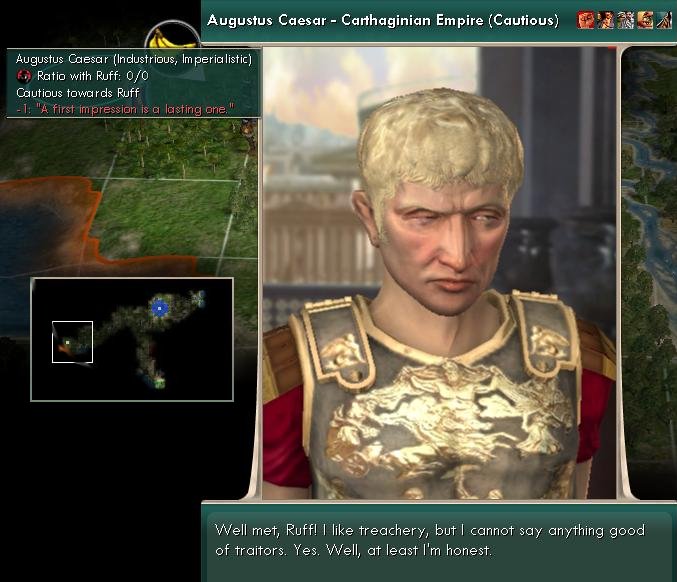
Task: Select the red fist civic icon
Action: pyautogui.click(x=587, y=20)
